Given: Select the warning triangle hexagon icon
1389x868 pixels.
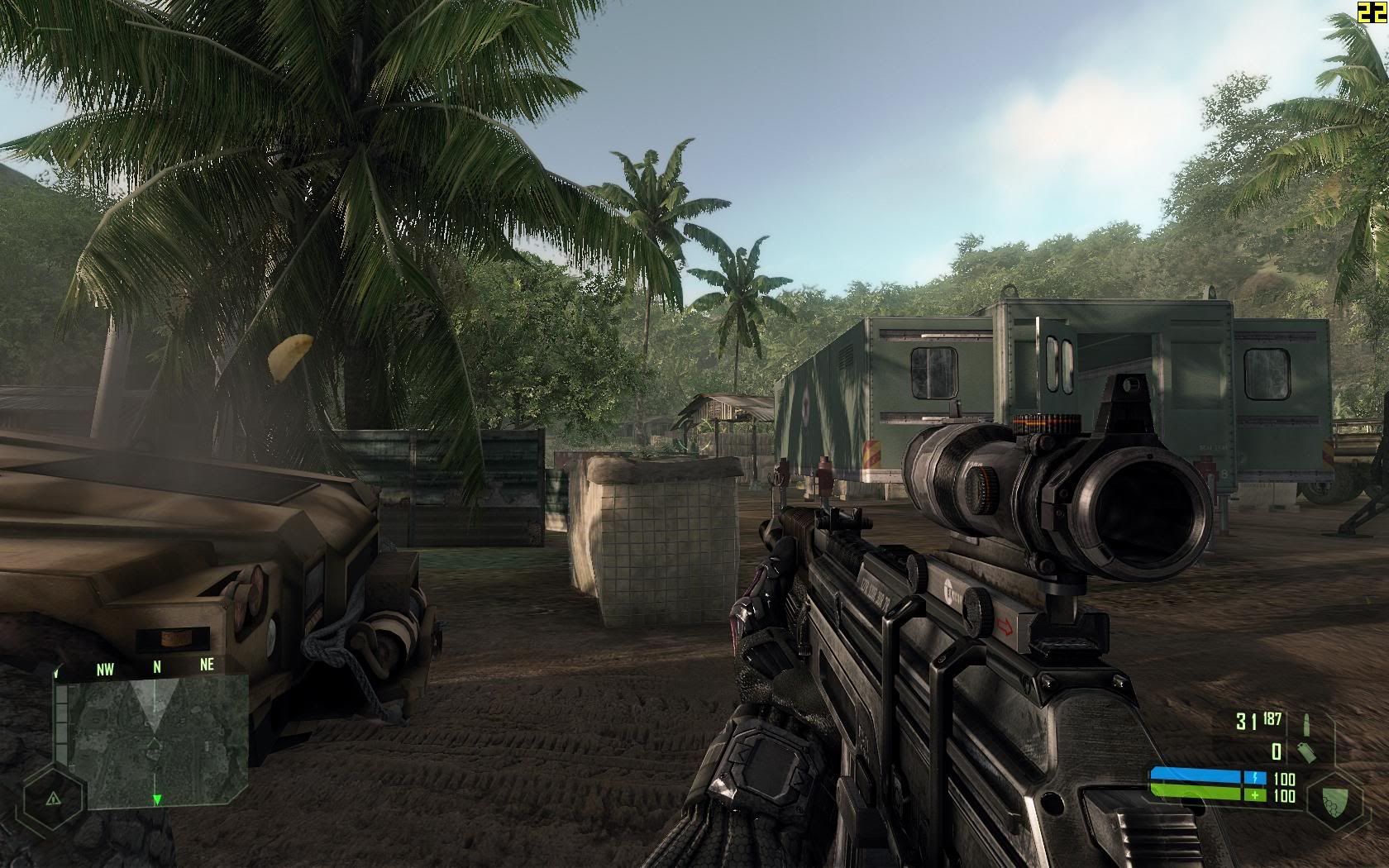Looking at the screenshot, I should (x=52, y=799).
